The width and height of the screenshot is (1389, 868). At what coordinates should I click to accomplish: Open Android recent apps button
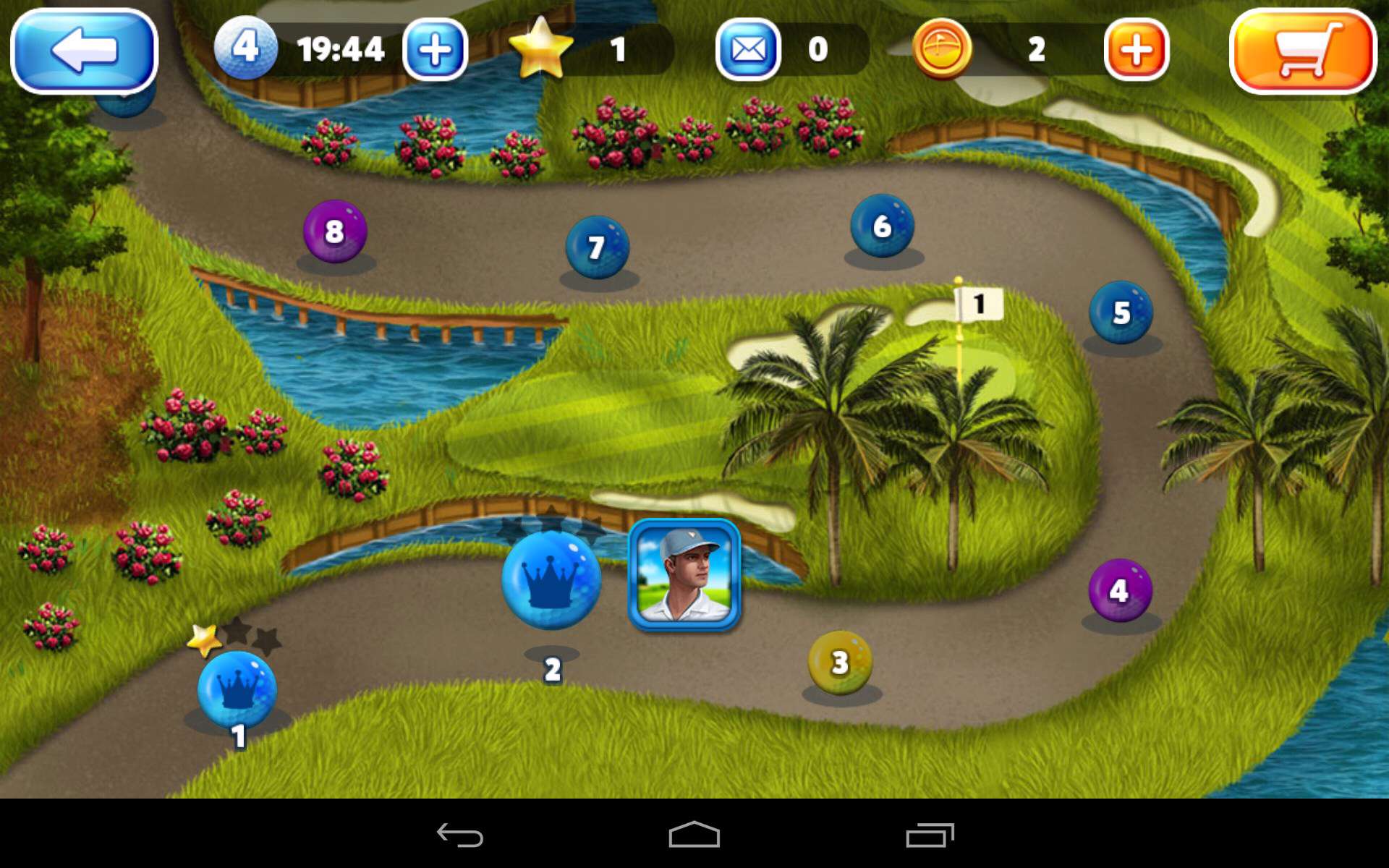point(930,835)
